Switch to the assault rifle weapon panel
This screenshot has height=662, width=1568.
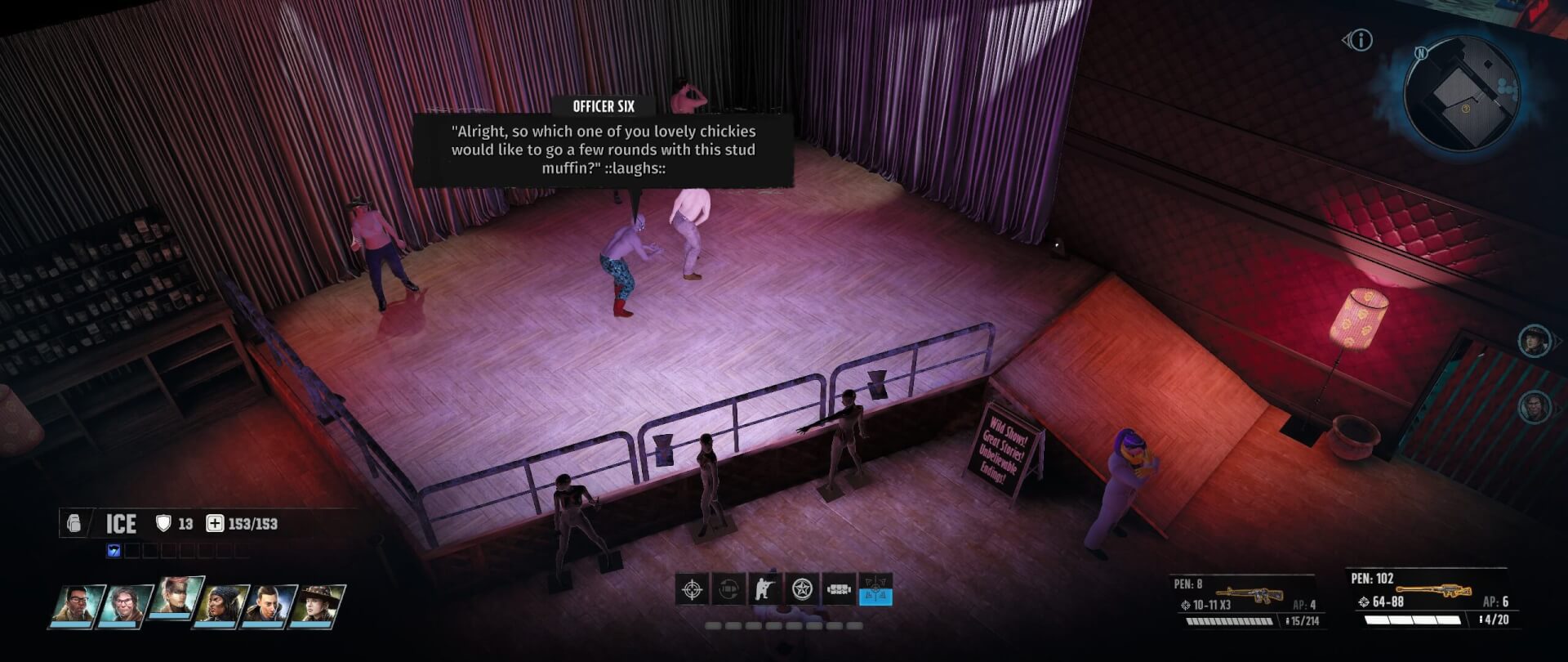pos(1245,601)
